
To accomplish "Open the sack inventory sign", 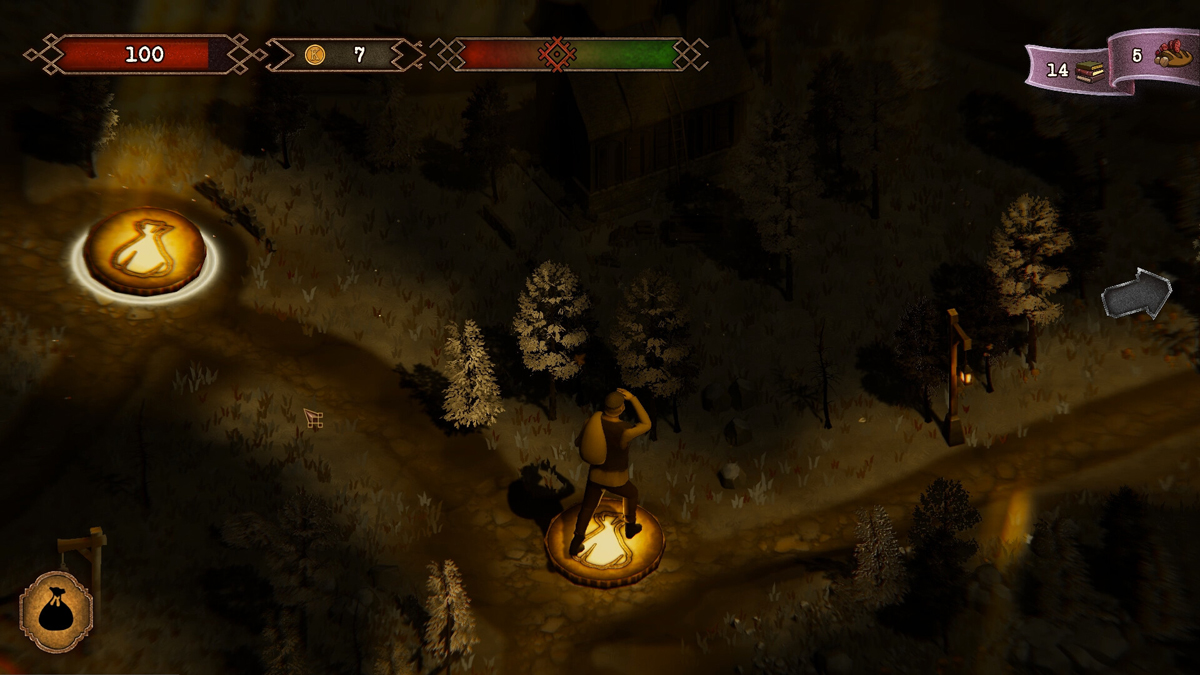I will (56, 611).
